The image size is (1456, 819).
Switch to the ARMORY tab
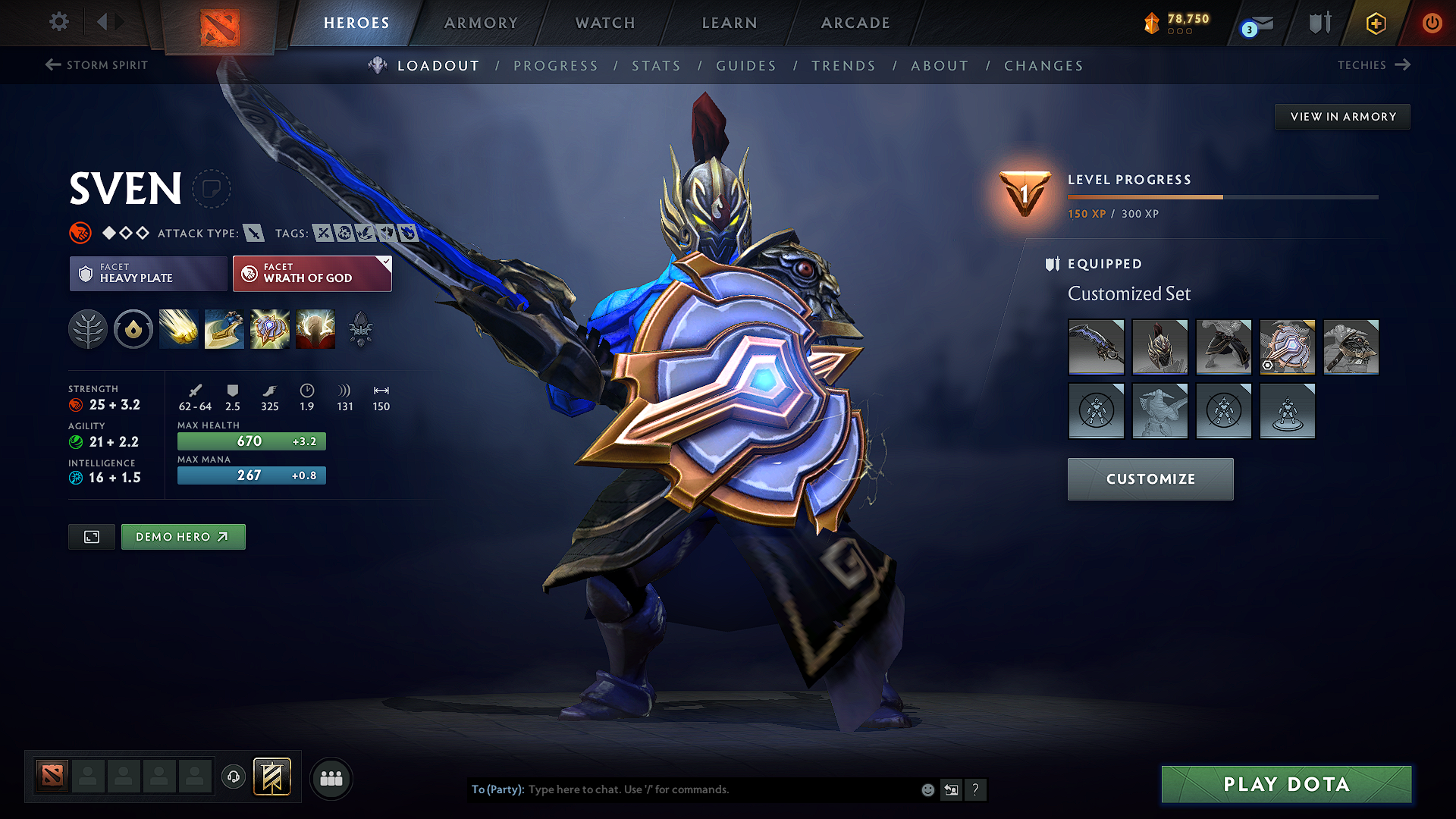pyautogui.click(x=481, y=23)
